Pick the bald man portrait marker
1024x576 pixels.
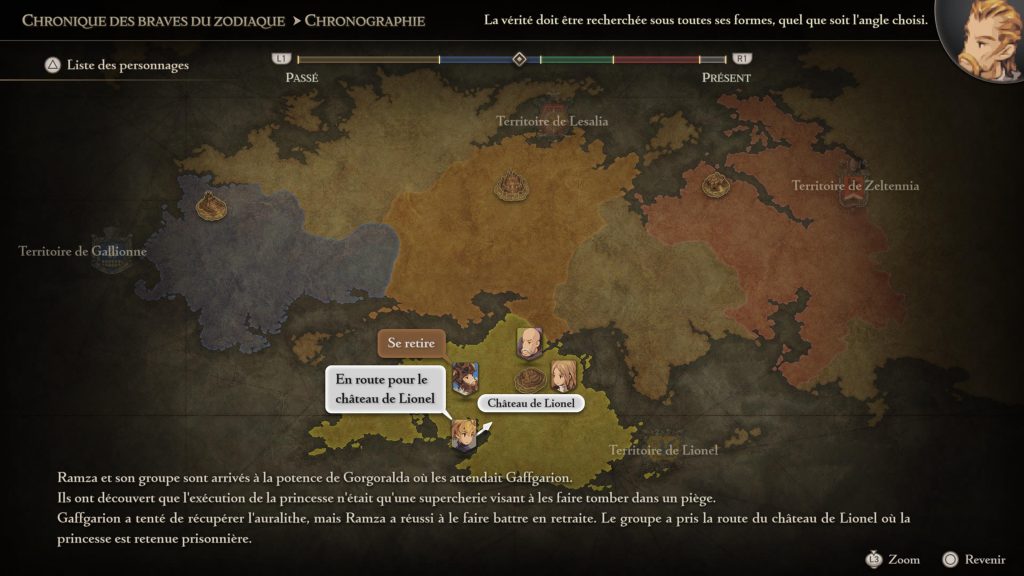pos(528,343)
